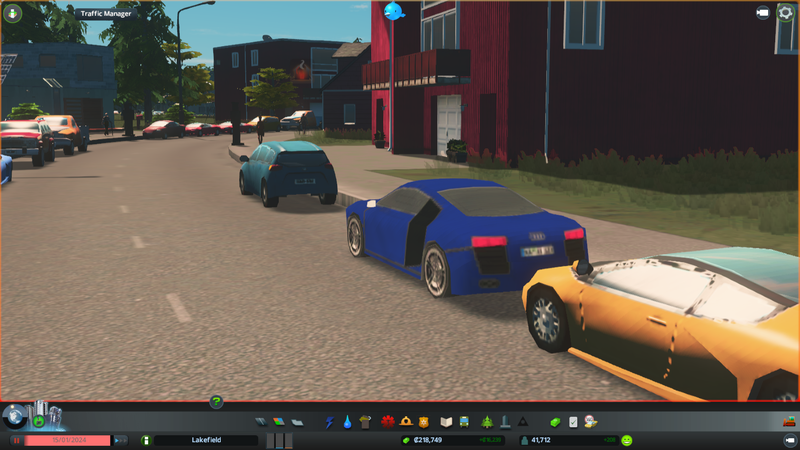
Task: Open the Roads build menu
Action: coord(262,422)
